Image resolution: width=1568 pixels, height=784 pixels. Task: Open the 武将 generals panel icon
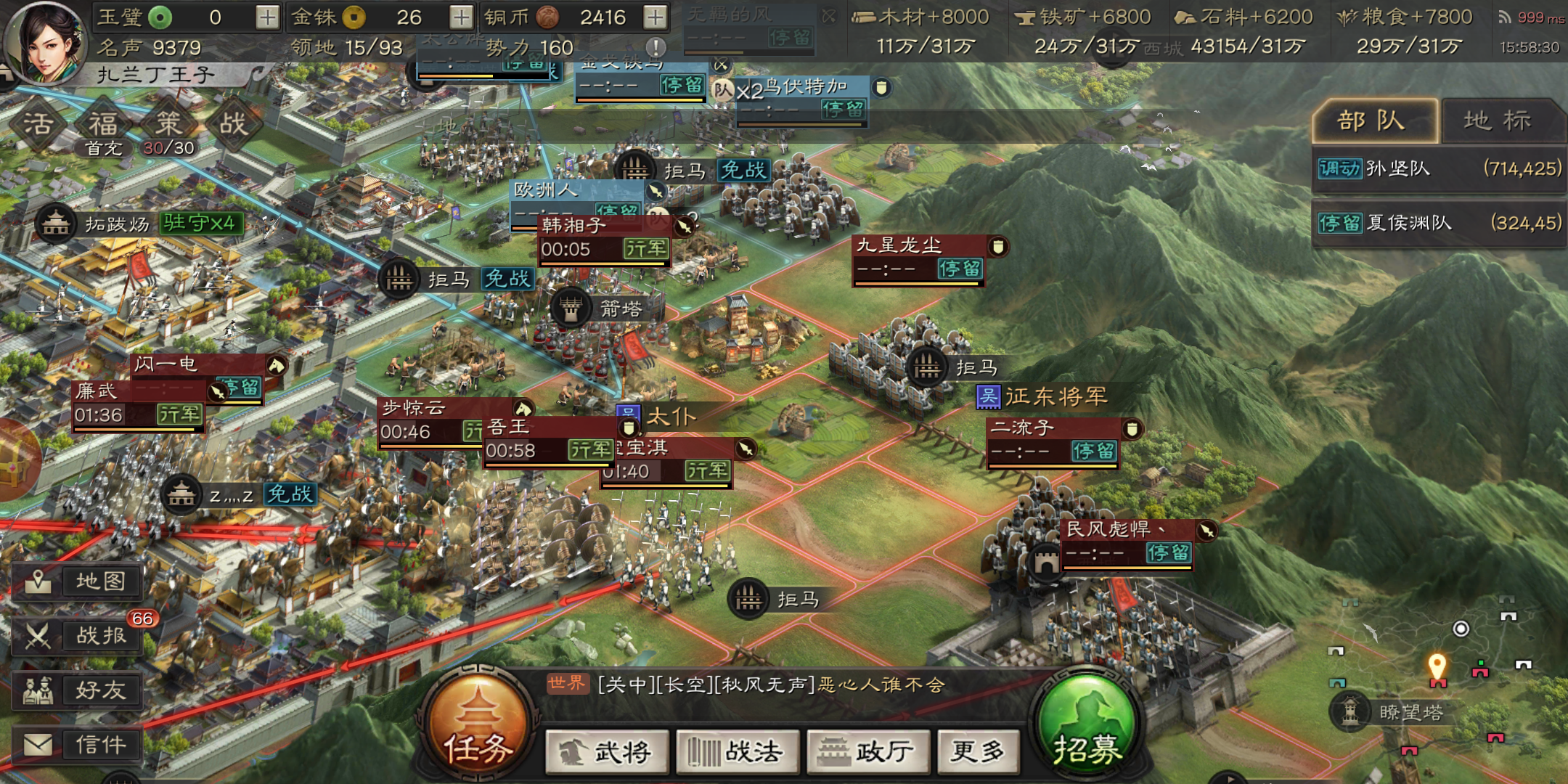click(x=607, y=753)
